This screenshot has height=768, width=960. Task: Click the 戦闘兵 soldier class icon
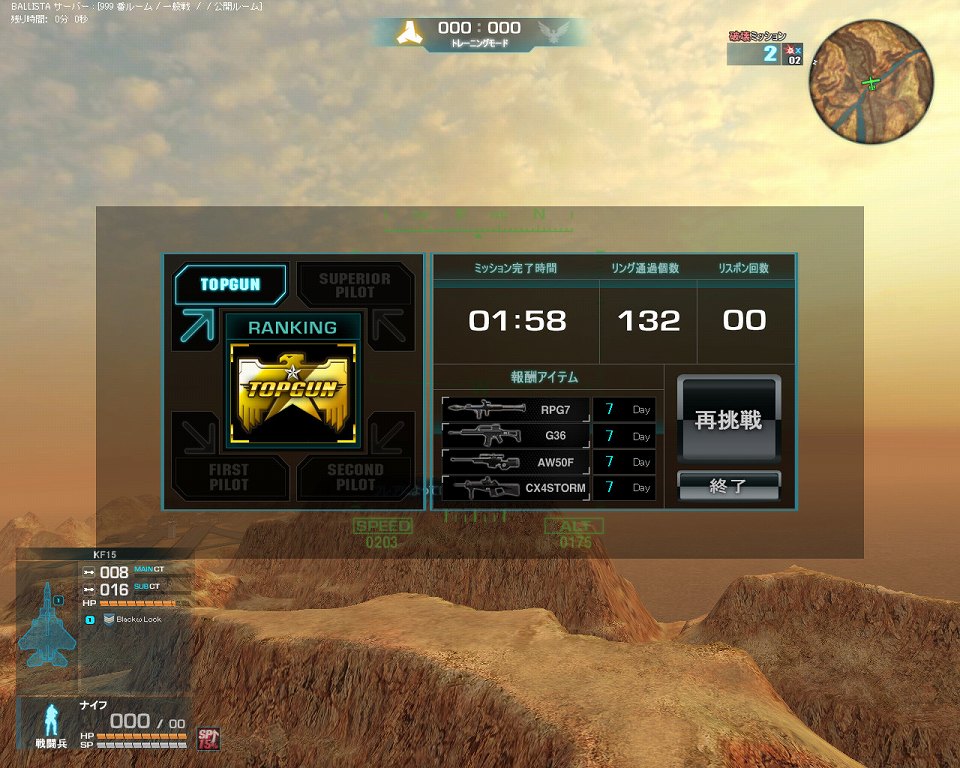tap(50, 720)
